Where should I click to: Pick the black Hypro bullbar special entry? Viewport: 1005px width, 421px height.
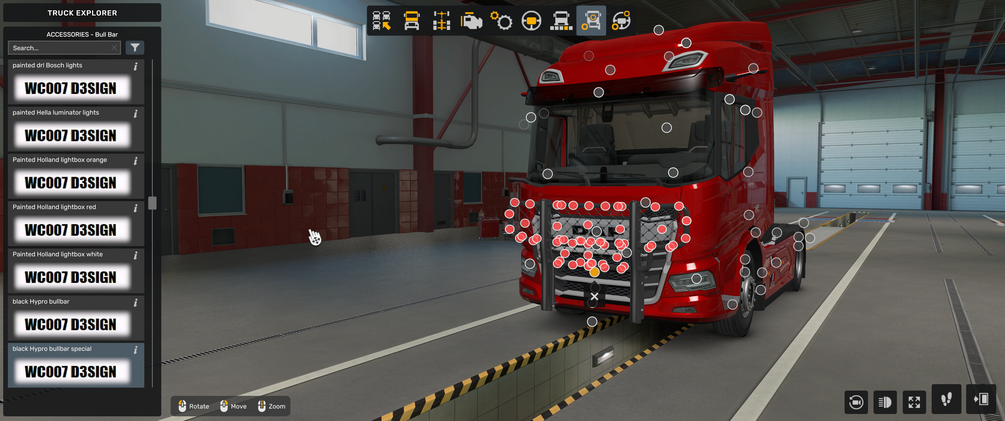click(x=70, y=371)
